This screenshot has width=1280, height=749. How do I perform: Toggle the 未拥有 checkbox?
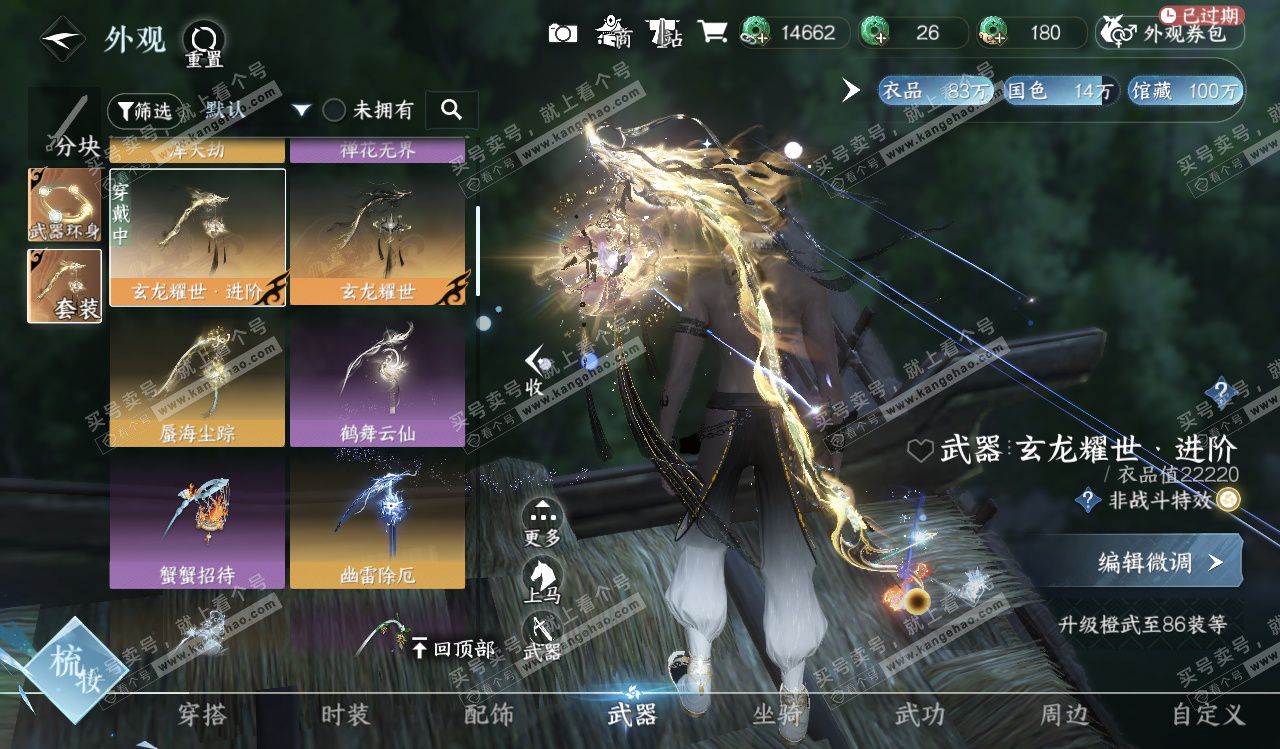(335, 110)
